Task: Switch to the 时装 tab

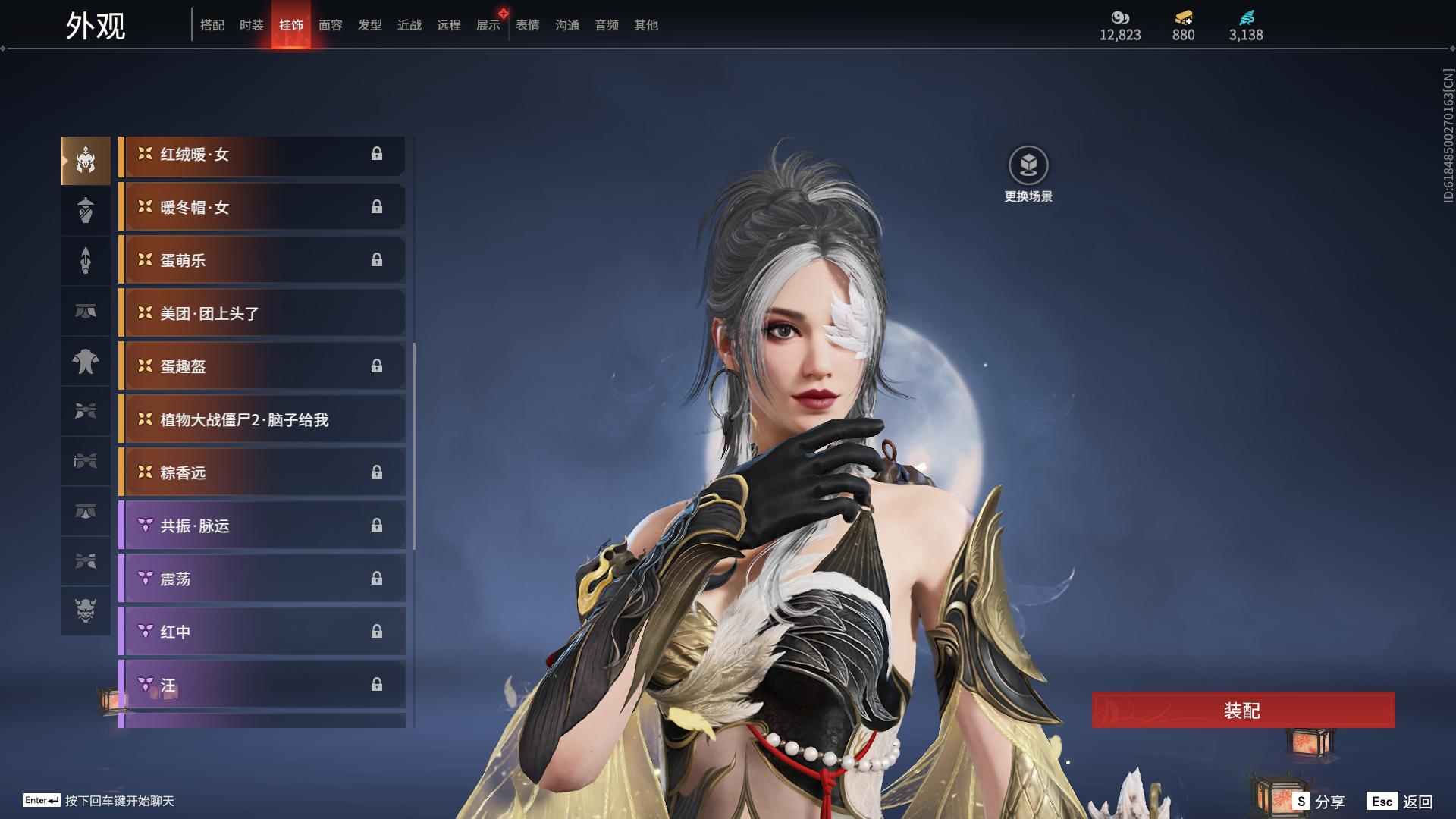Action: pos(251,25)
